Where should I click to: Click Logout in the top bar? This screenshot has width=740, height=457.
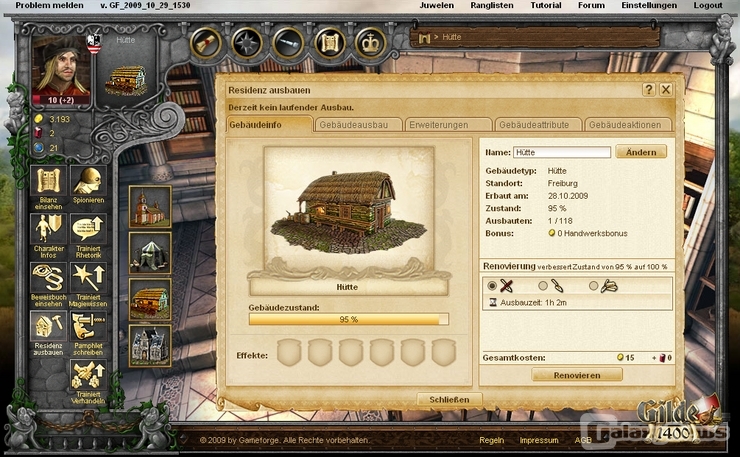(707, 5)
